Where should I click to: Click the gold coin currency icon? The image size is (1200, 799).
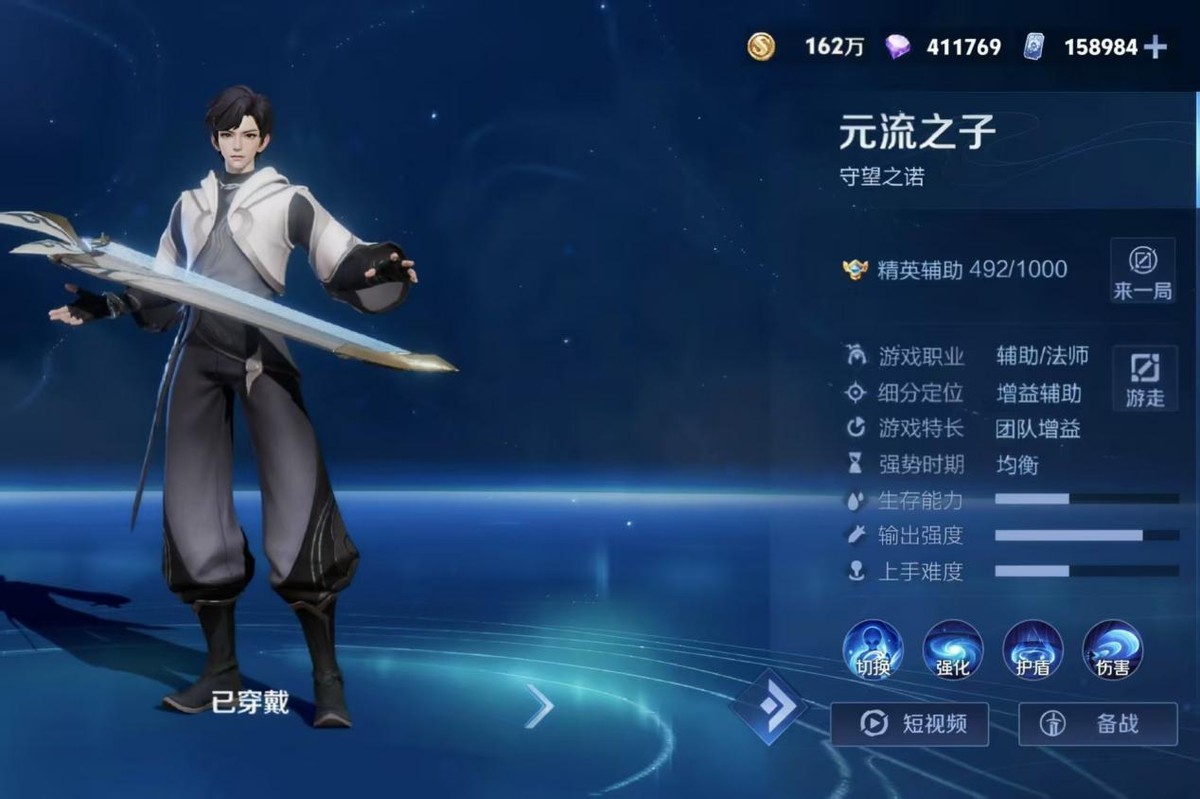pos(761,46)
